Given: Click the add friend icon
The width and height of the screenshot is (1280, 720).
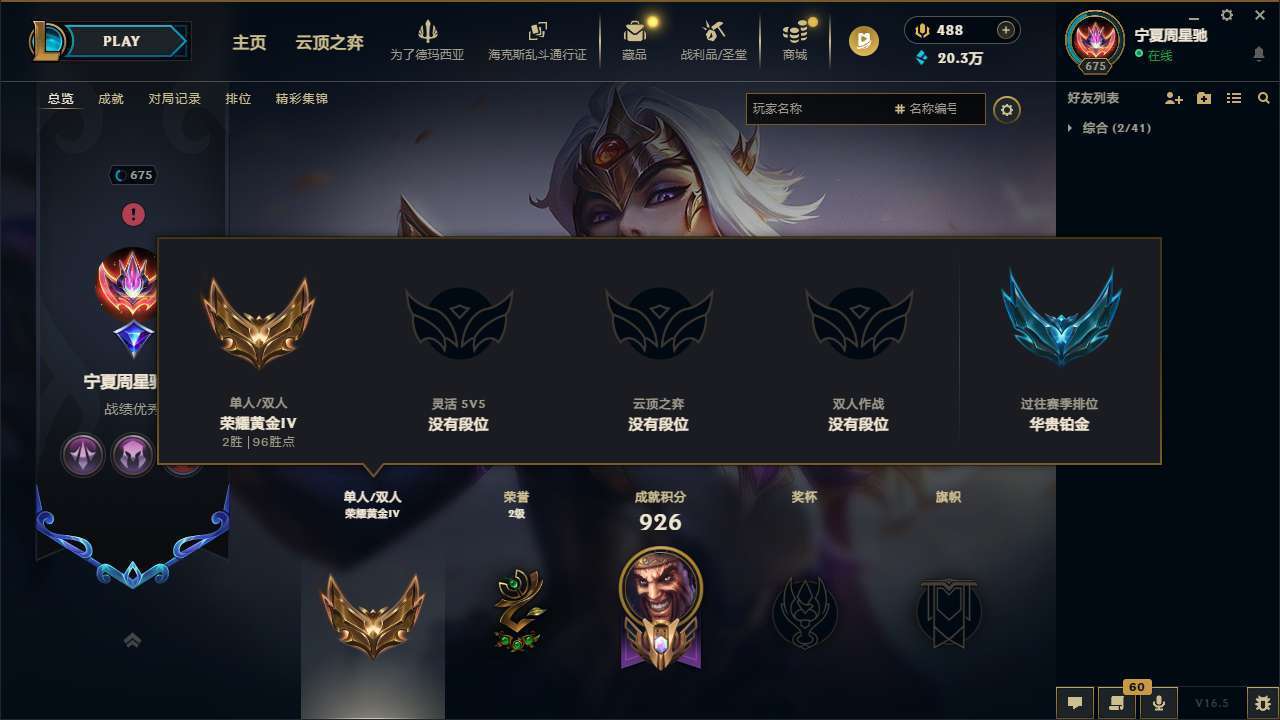Looking at the screenshot, I should point(1173,98).
